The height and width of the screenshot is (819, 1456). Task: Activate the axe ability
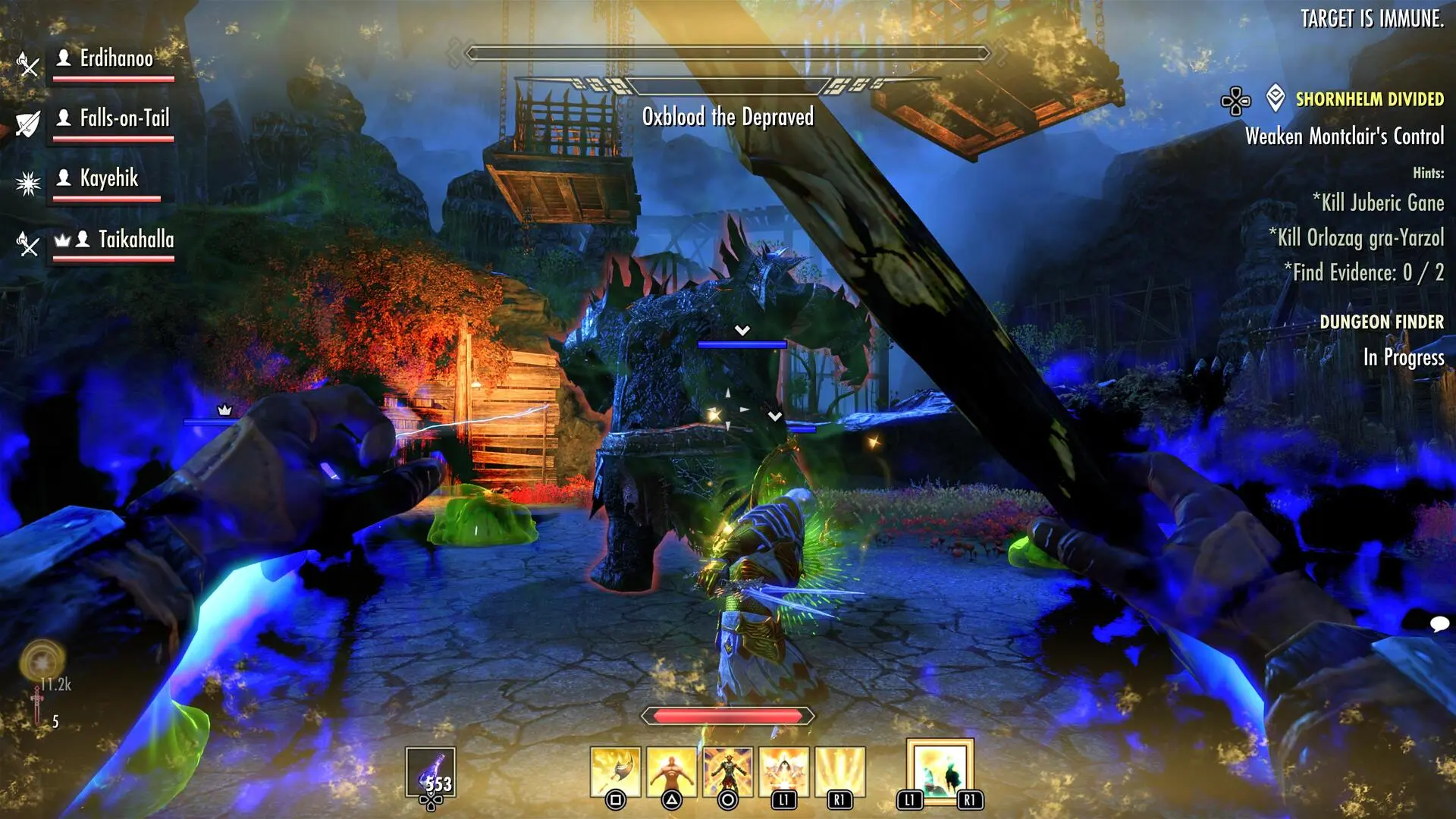coord(616,772)
